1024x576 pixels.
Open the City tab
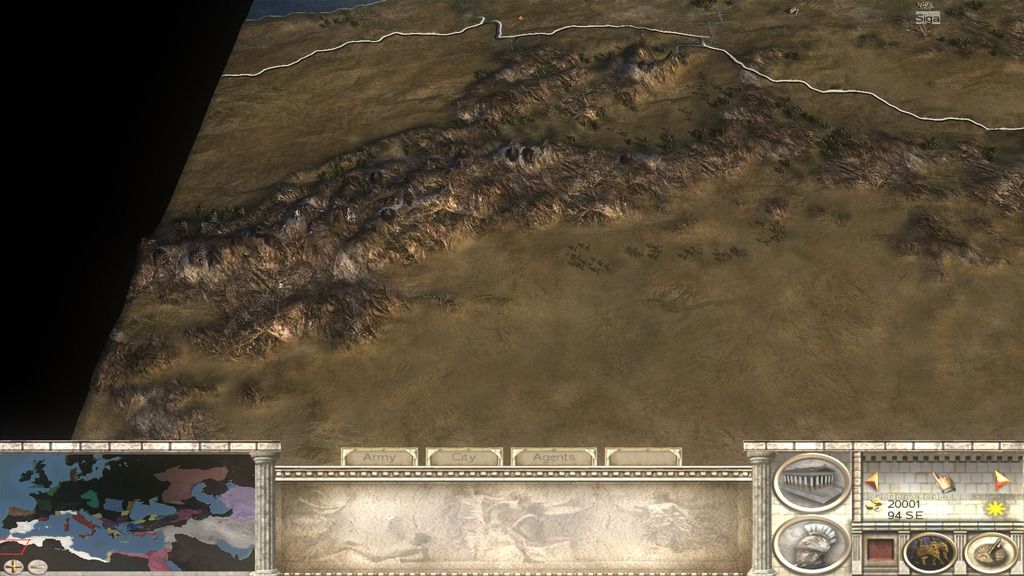[464, 457]
